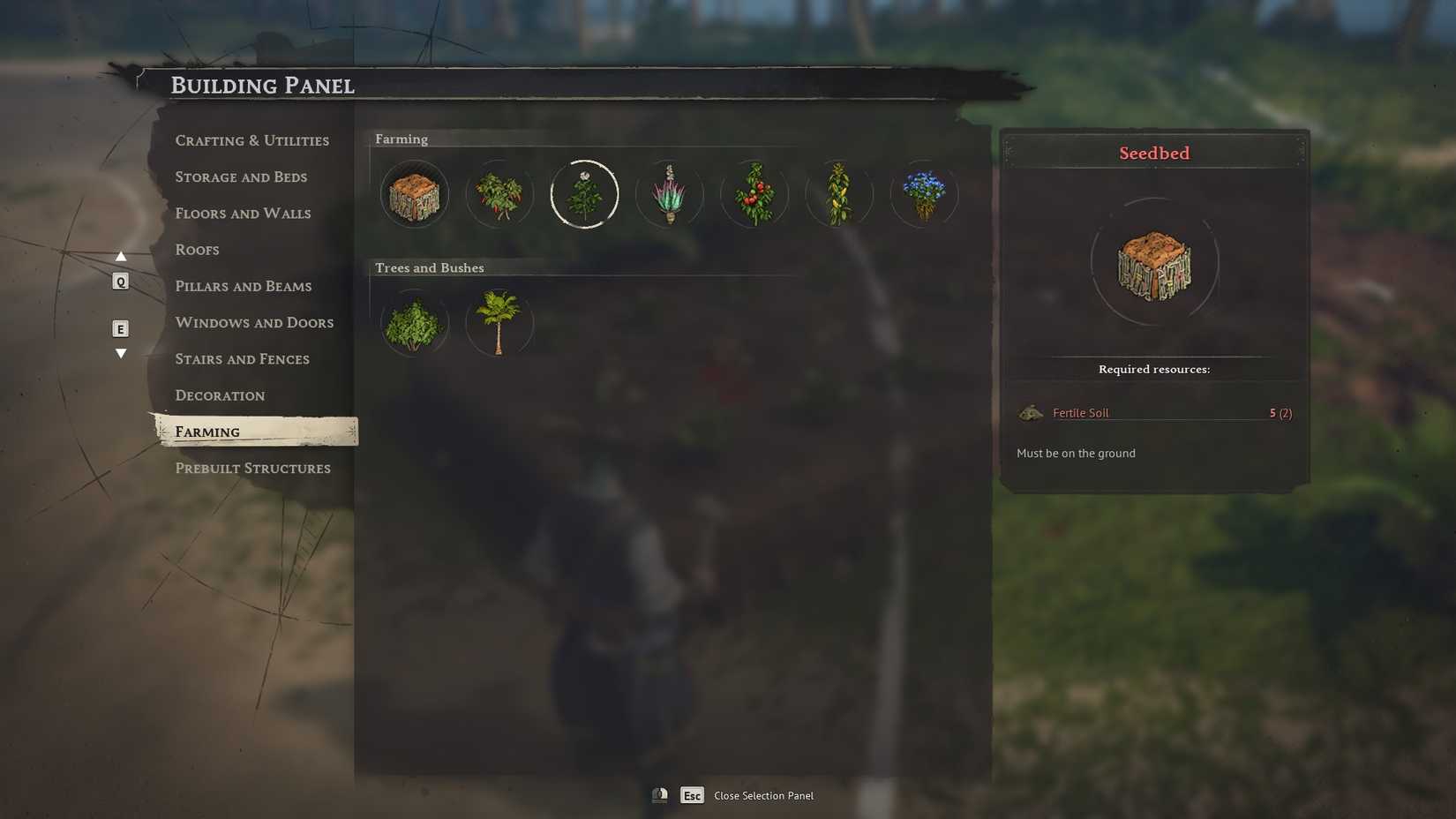Open the Crafting & Utilities category
Viewport: 1456px width, 819px height.
pyautogui.click(x=252, y=139)
